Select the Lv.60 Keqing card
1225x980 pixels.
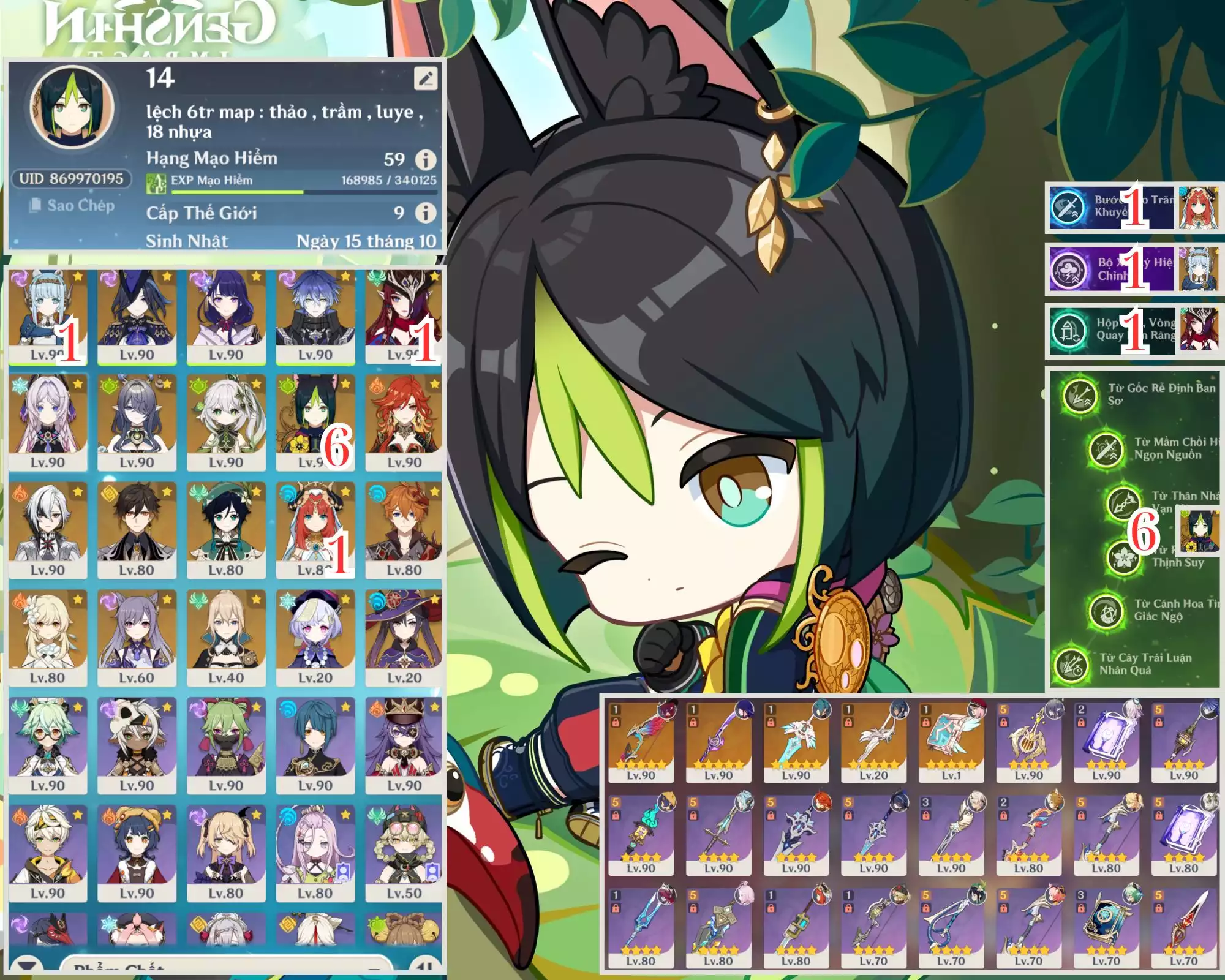point(137,638)
